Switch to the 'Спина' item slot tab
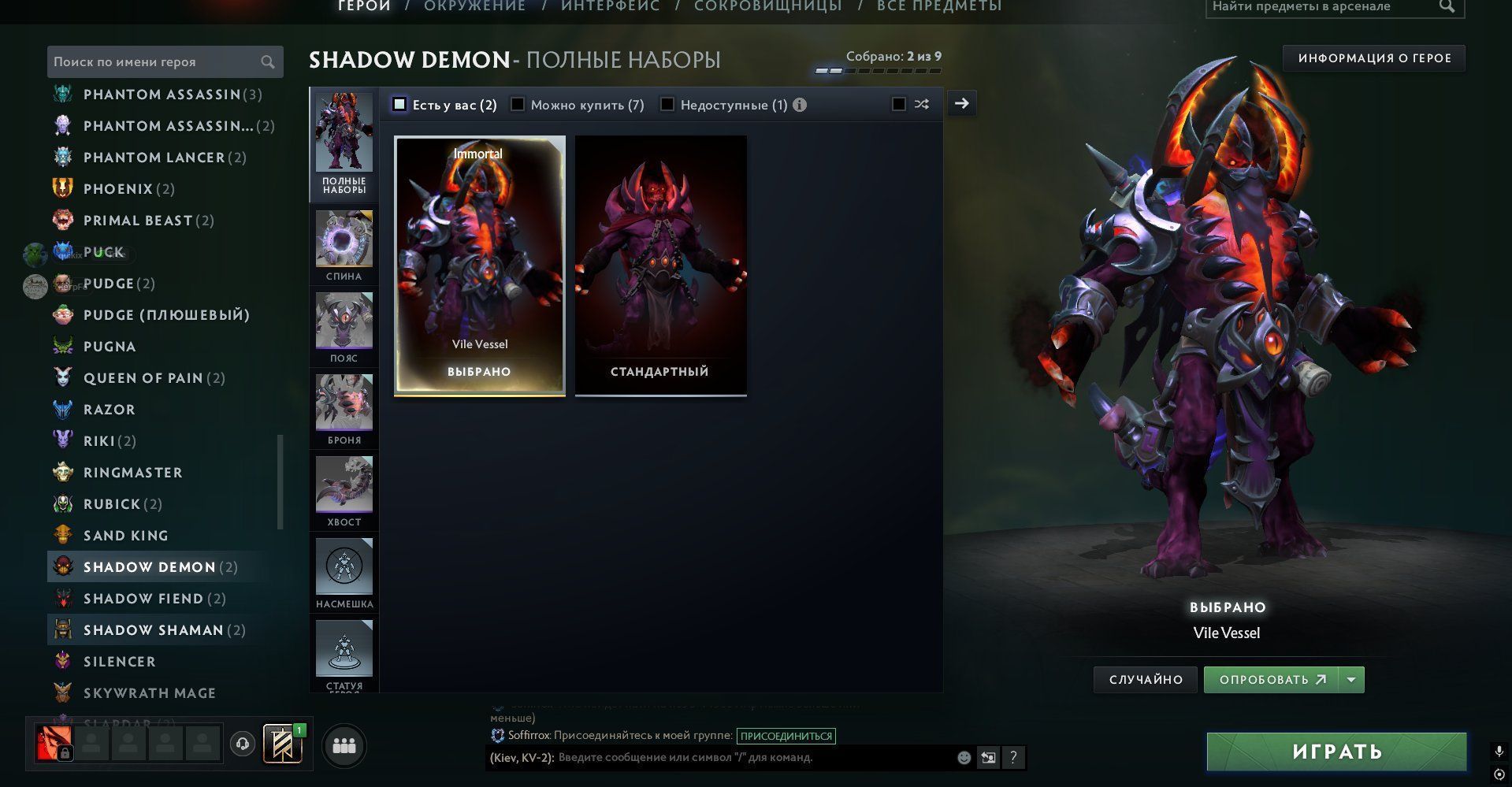This screenshot has width=1512, height=787. coord(344,246)
